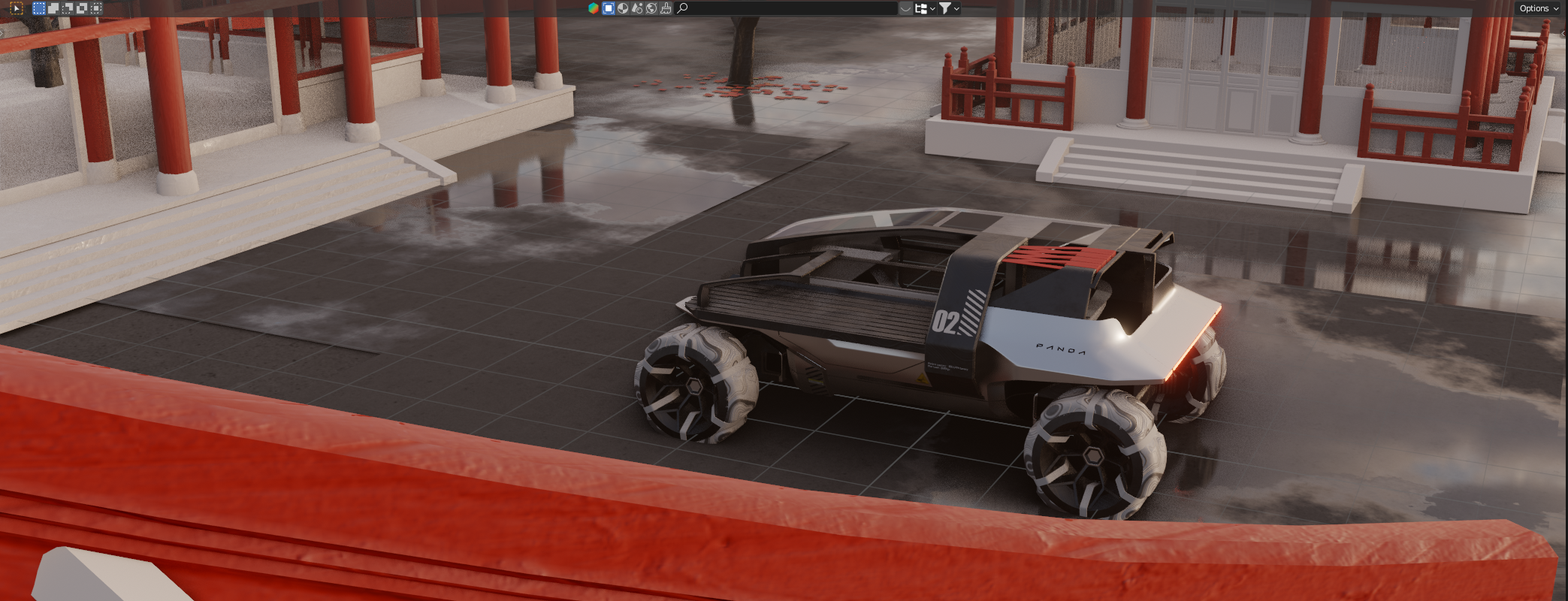Open the display mode dropdown near the filter

click(x=923, y=8)
